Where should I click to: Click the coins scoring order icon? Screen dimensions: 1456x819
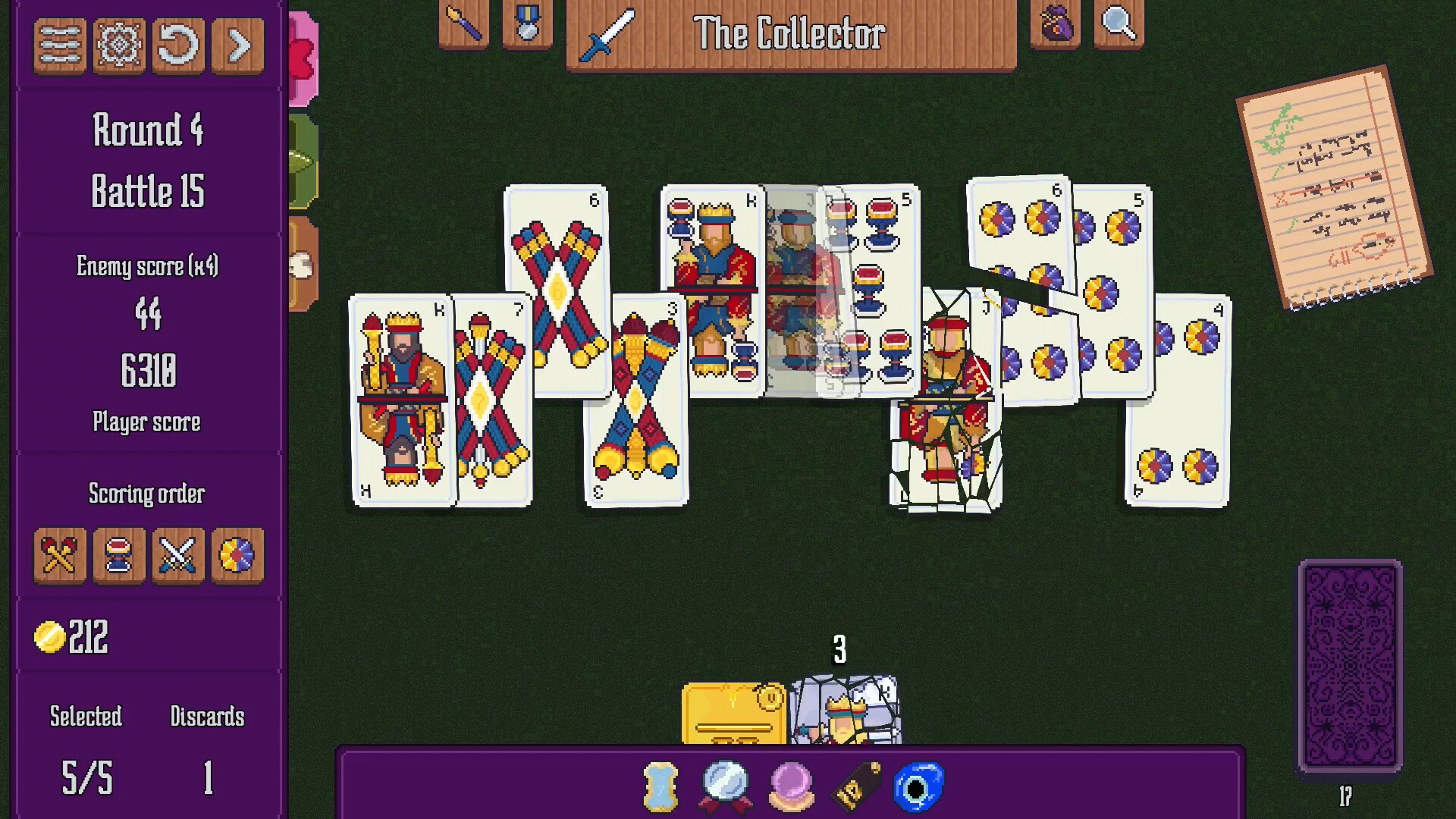click(237, 557)
